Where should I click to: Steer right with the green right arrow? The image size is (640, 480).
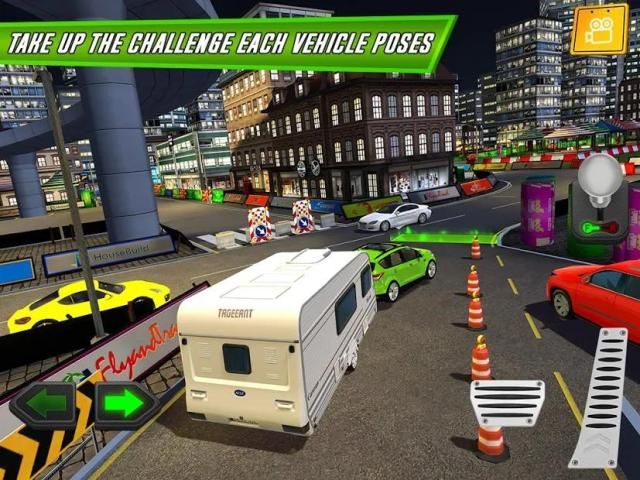pyautogui.click(x=124, y=406)
